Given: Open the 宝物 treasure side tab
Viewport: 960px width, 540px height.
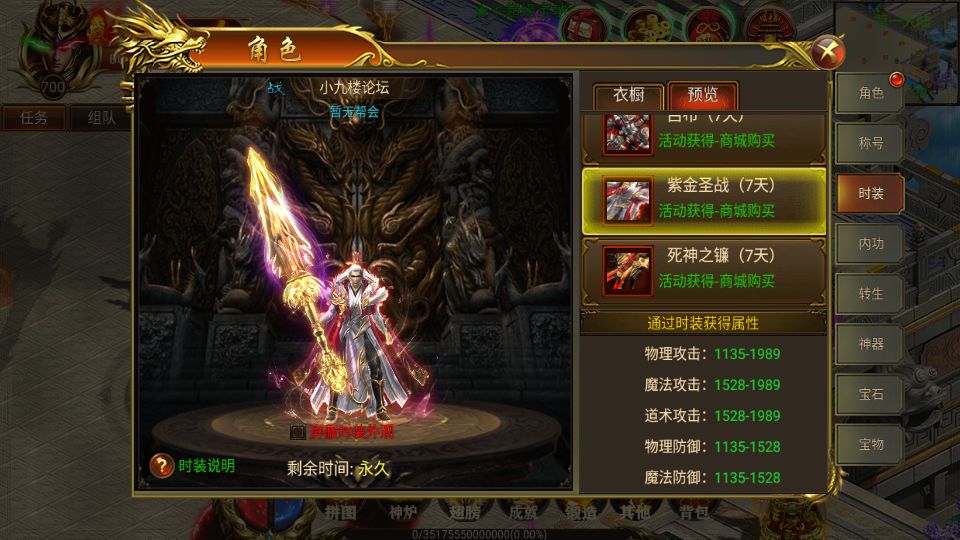Looking at the screenshot, I should [870, 444].
